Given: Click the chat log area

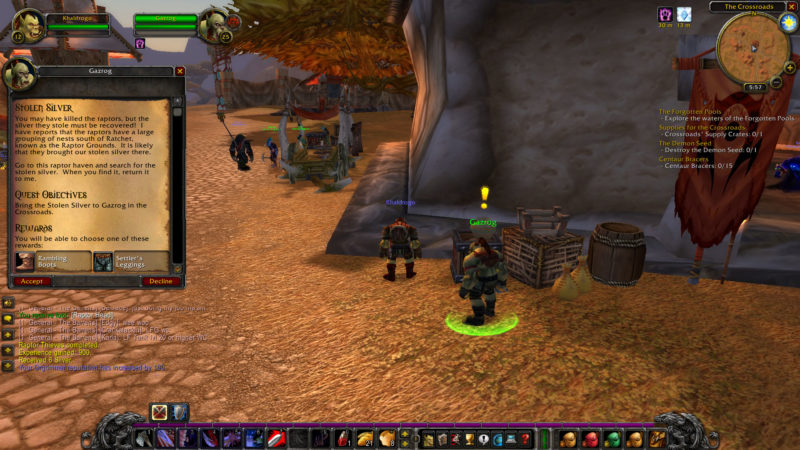Looking at the screenshot, I should (90, 340).
